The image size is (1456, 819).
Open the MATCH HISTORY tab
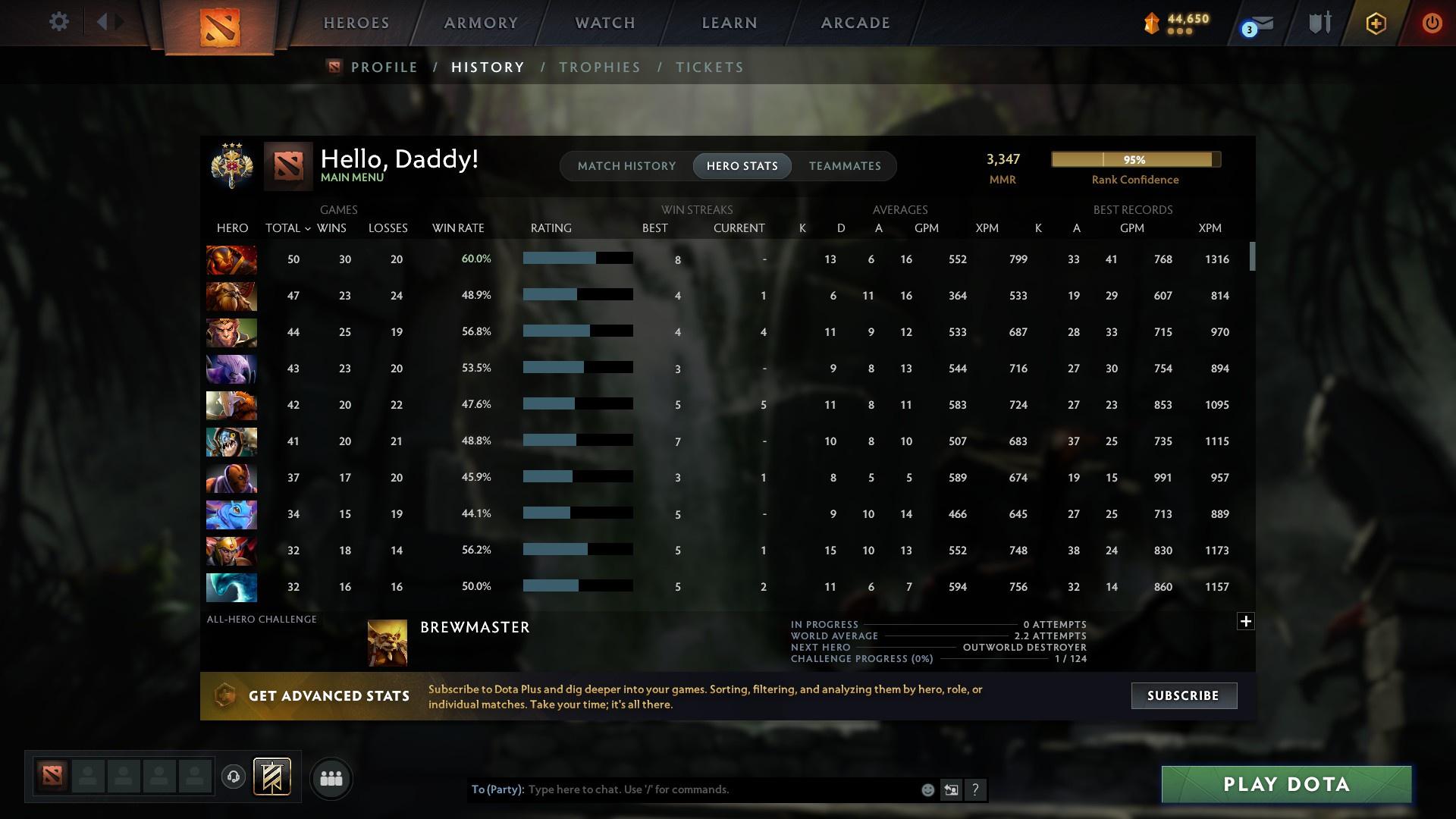626,165
